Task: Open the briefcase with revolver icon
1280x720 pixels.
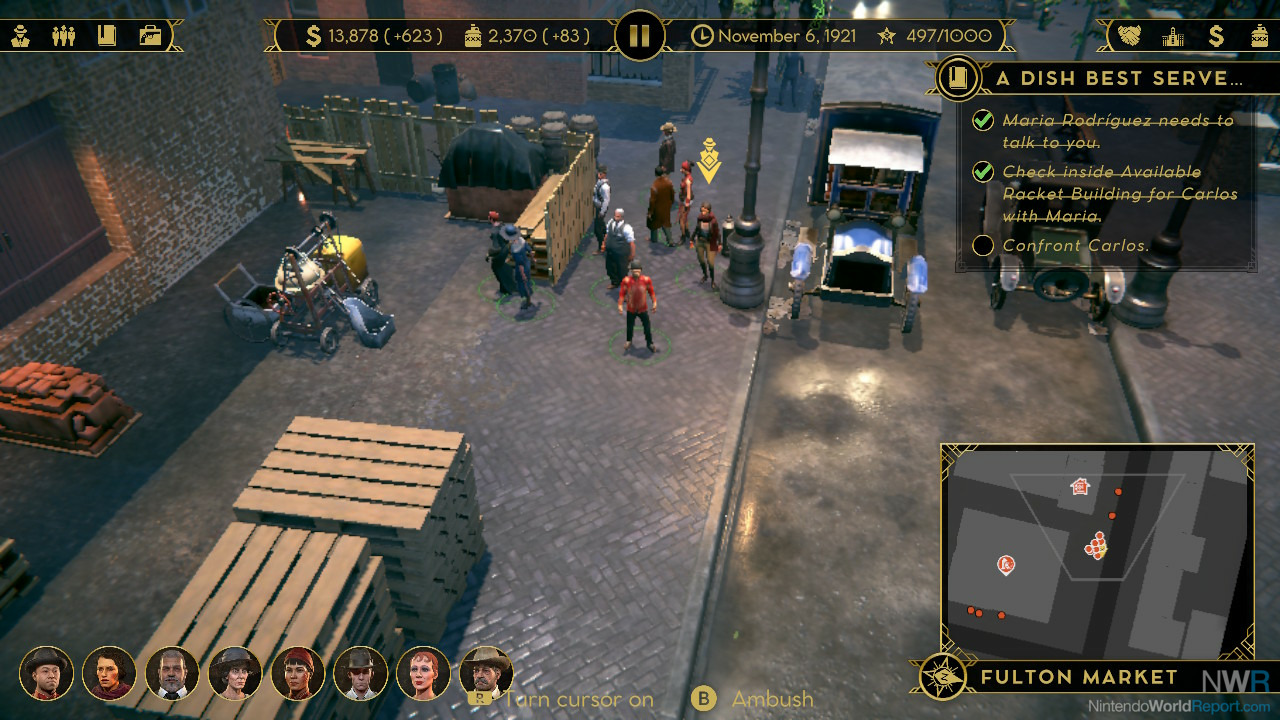Action: pos(150,36)
